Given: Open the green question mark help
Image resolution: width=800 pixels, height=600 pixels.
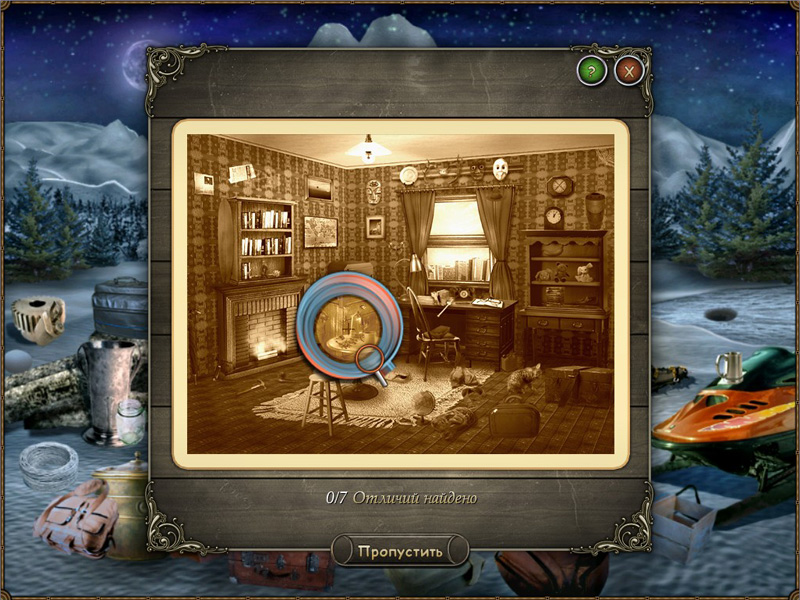Looking at the screenshot, I should coord(592,71).
